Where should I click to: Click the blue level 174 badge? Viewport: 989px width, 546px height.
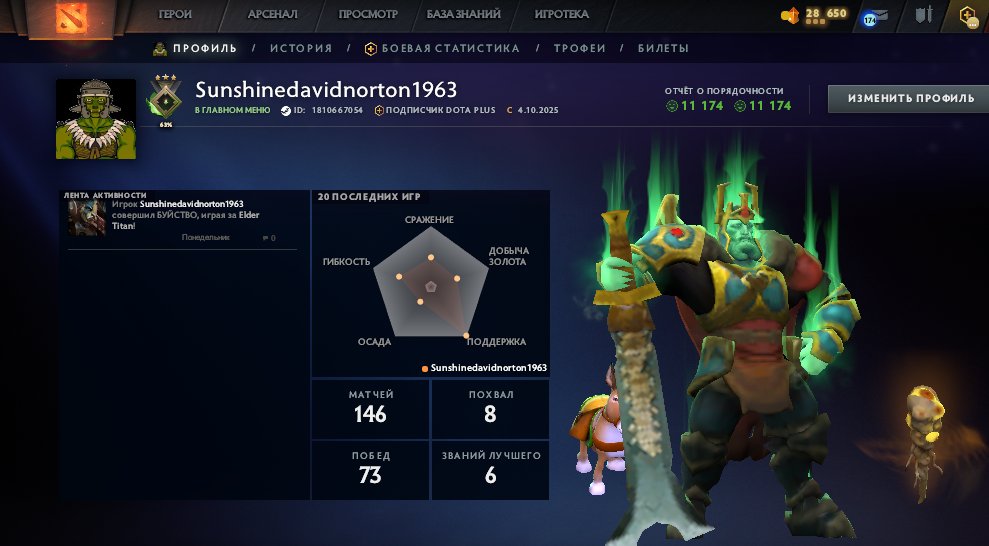coord(869,18)
